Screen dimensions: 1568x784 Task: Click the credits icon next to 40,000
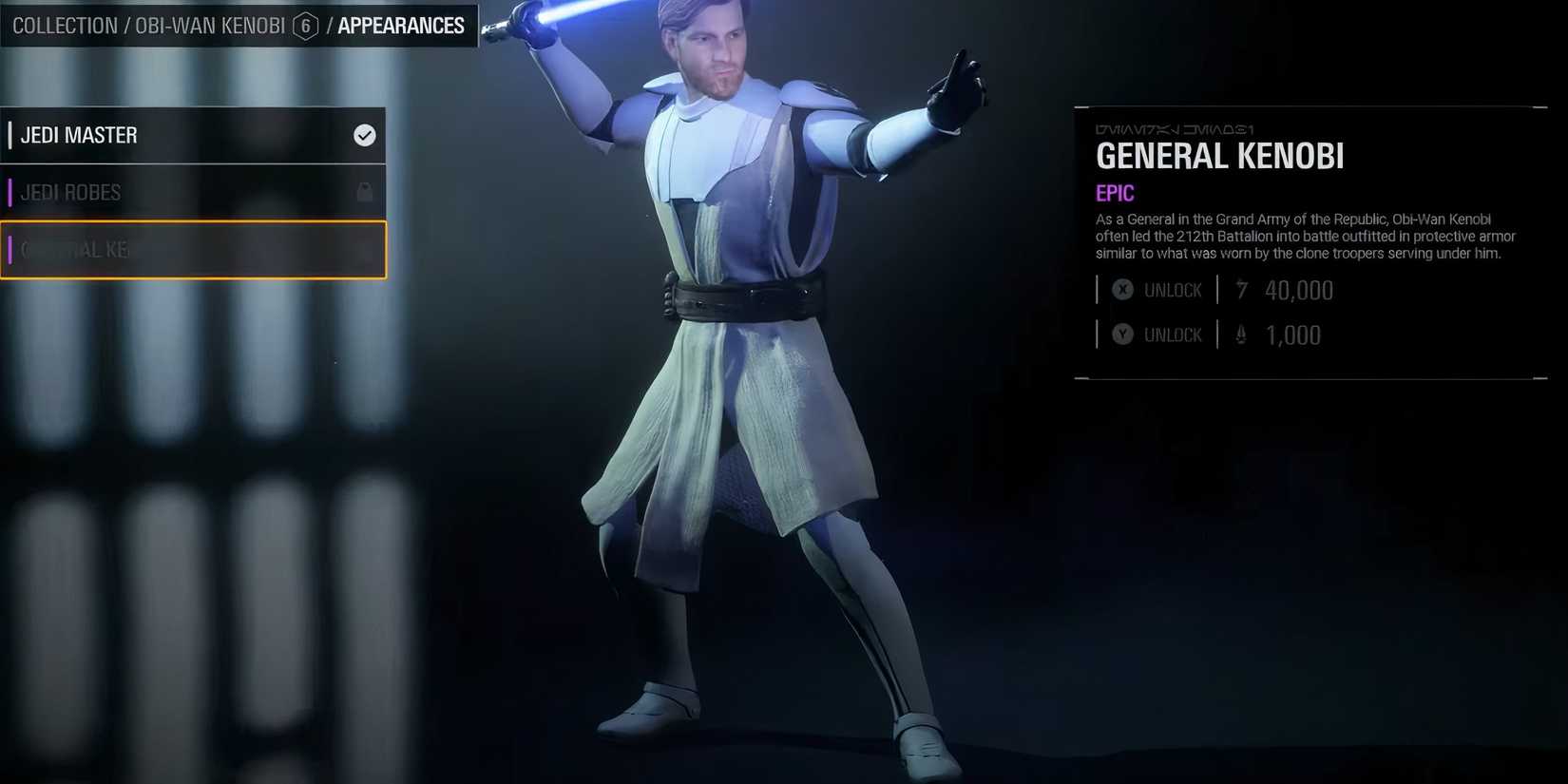(1240, 290)
